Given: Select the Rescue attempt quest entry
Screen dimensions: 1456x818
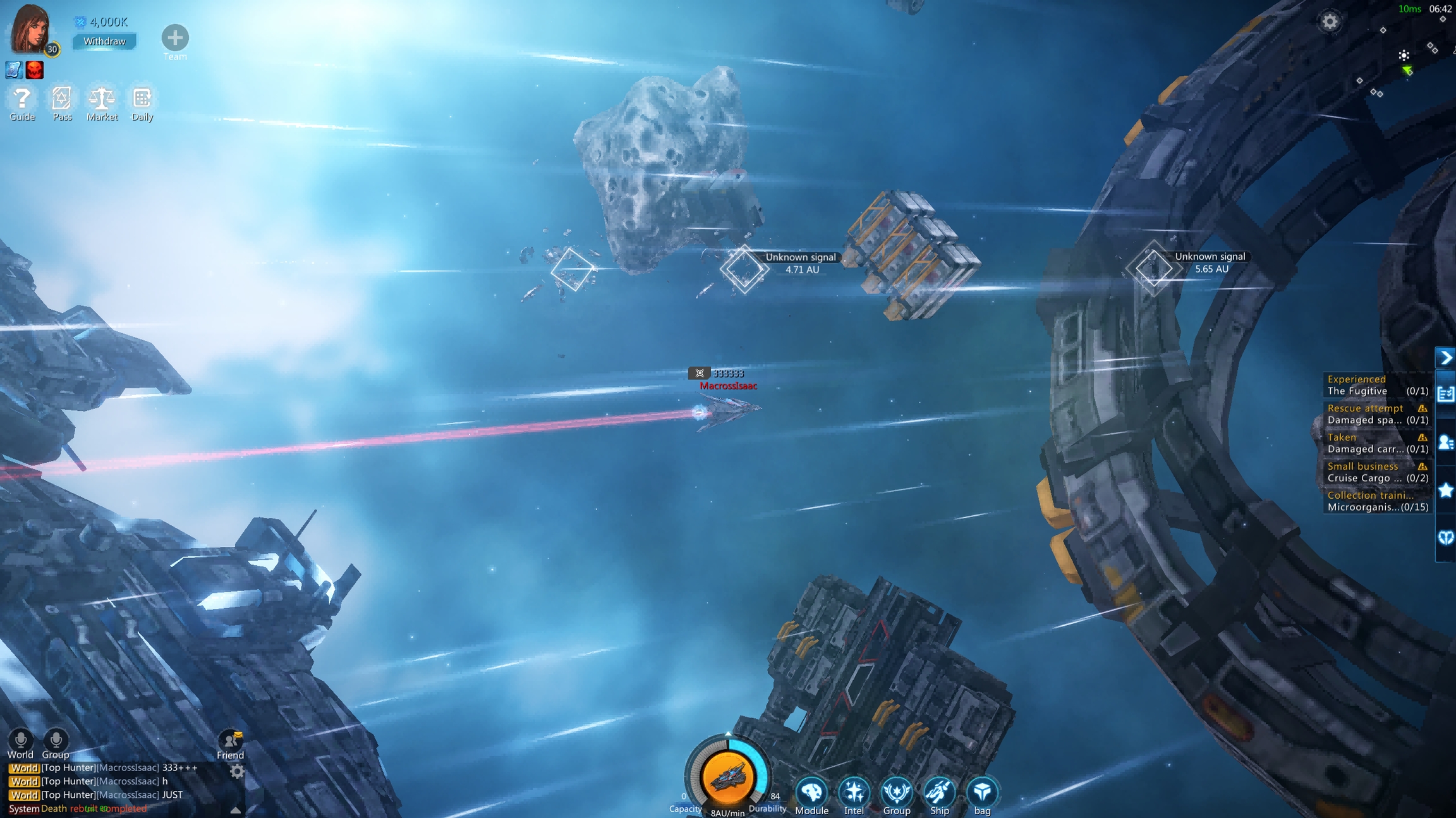Looking at the screenshot, I should click(1376, 414).
